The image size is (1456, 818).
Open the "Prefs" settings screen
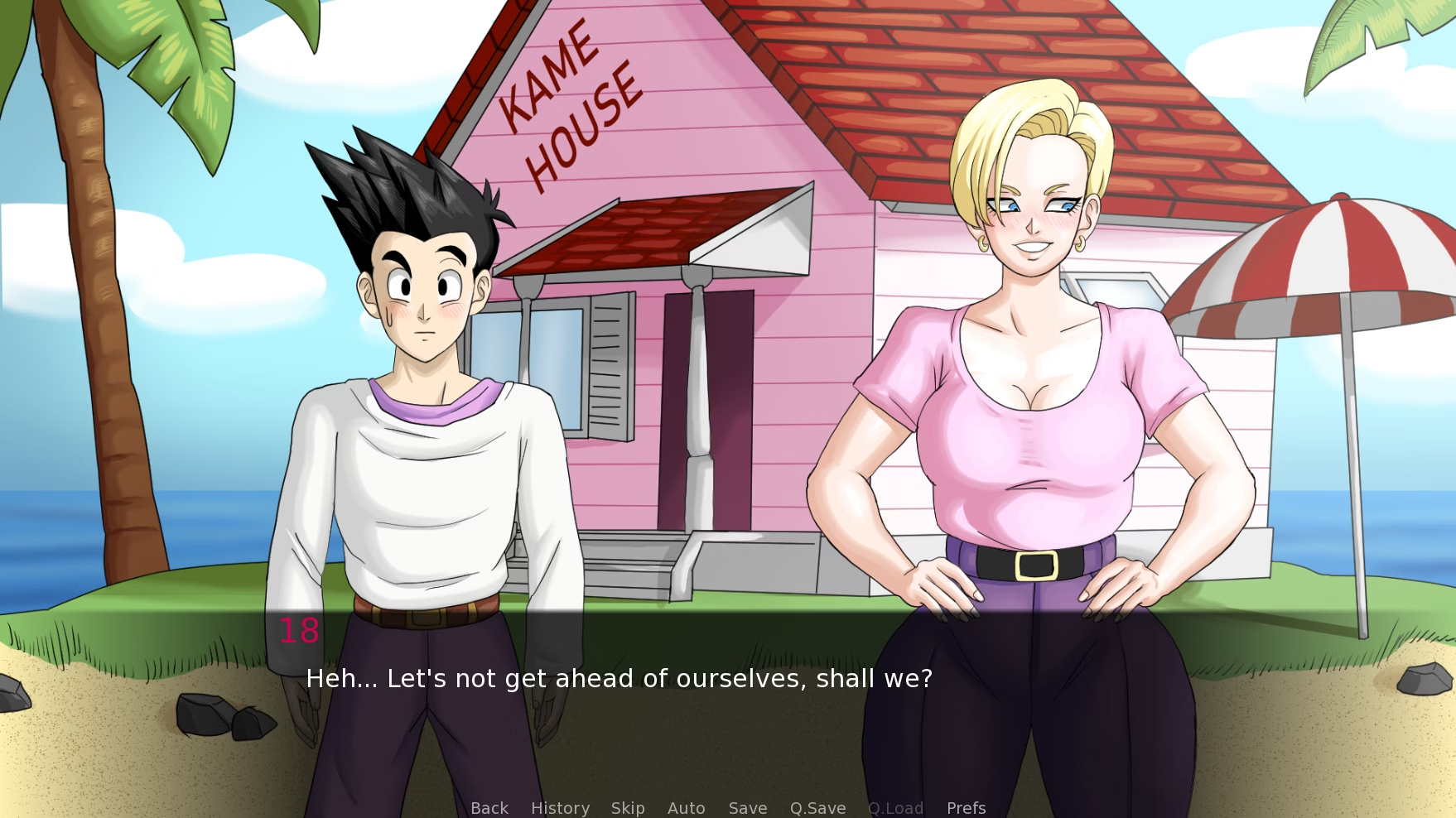[965, 808]
